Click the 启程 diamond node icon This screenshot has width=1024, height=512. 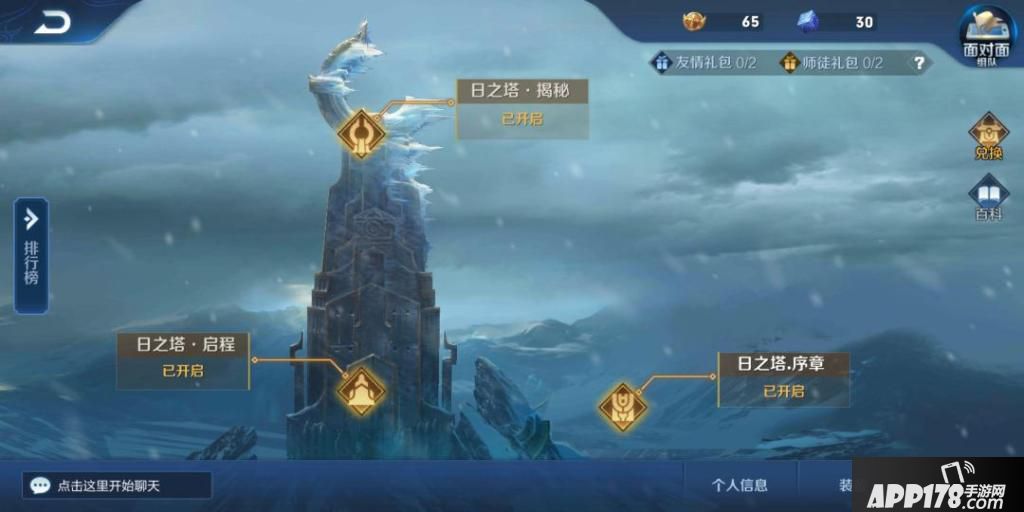pos(360,391)
